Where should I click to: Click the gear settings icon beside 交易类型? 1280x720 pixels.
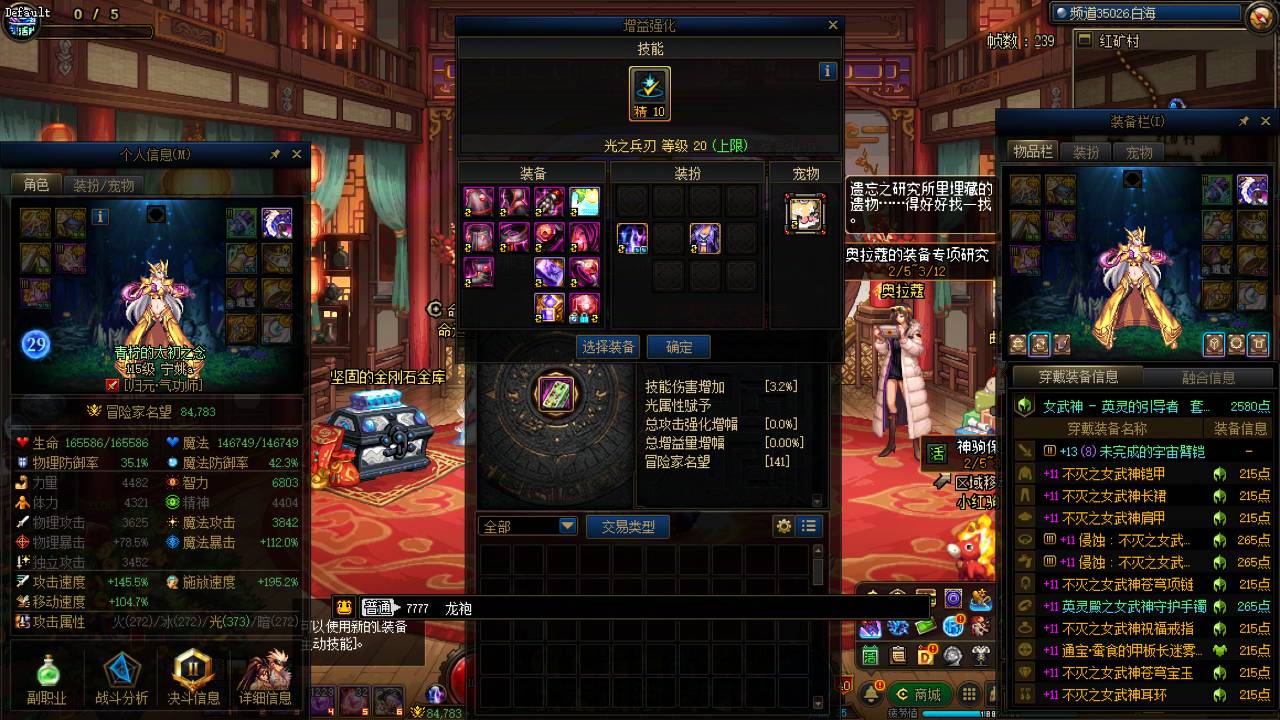[786, 525]
